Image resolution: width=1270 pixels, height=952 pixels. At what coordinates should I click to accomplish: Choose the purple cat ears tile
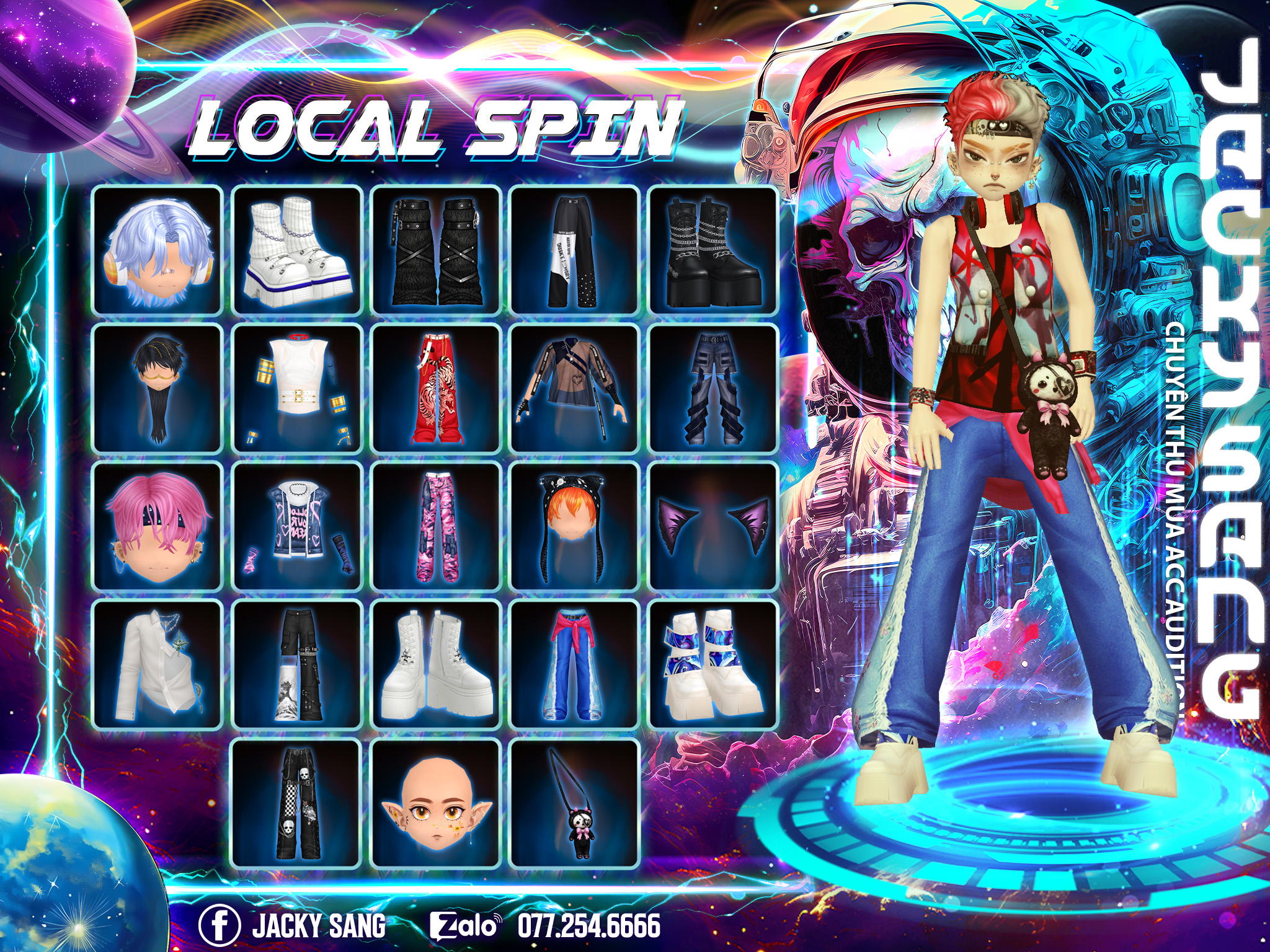pos(713,527)
